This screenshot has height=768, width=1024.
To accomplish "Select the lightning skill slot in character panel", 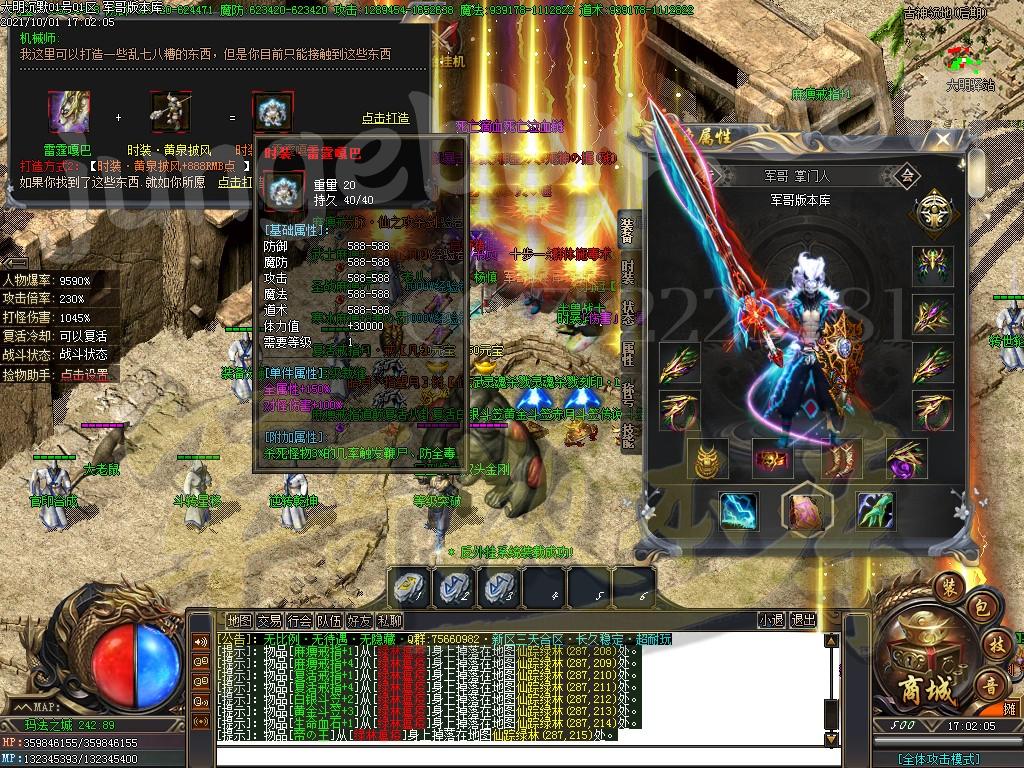I will pos(739,511).
